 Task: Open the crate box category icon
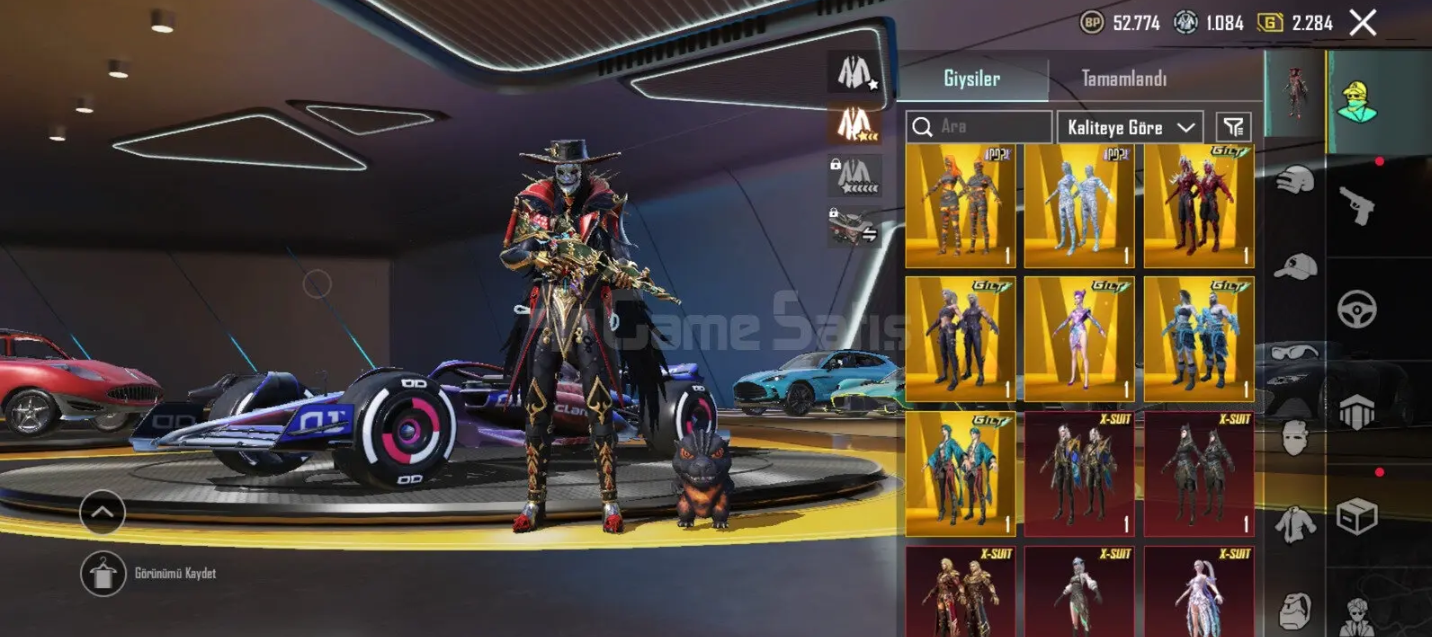click(1357, 516)
